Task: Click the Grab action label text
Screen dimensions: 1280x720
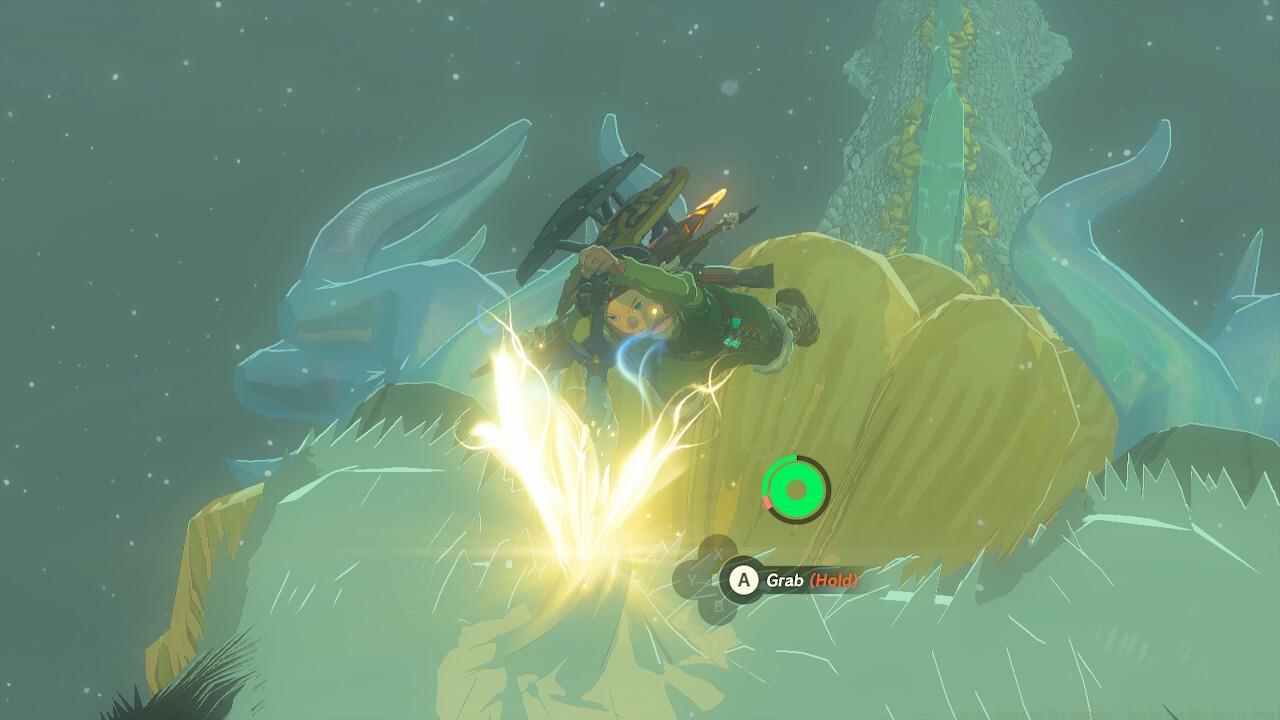Action: [785, 580]
